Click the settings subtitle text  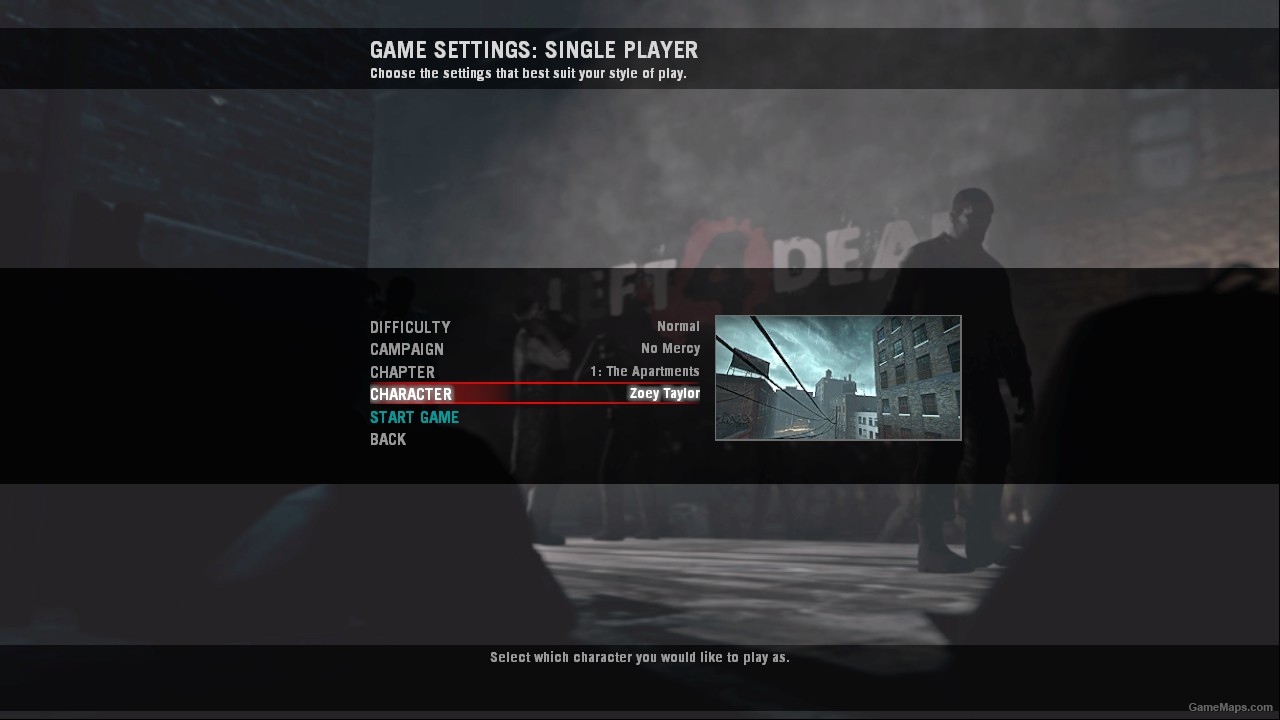click(x=528, y=73)
